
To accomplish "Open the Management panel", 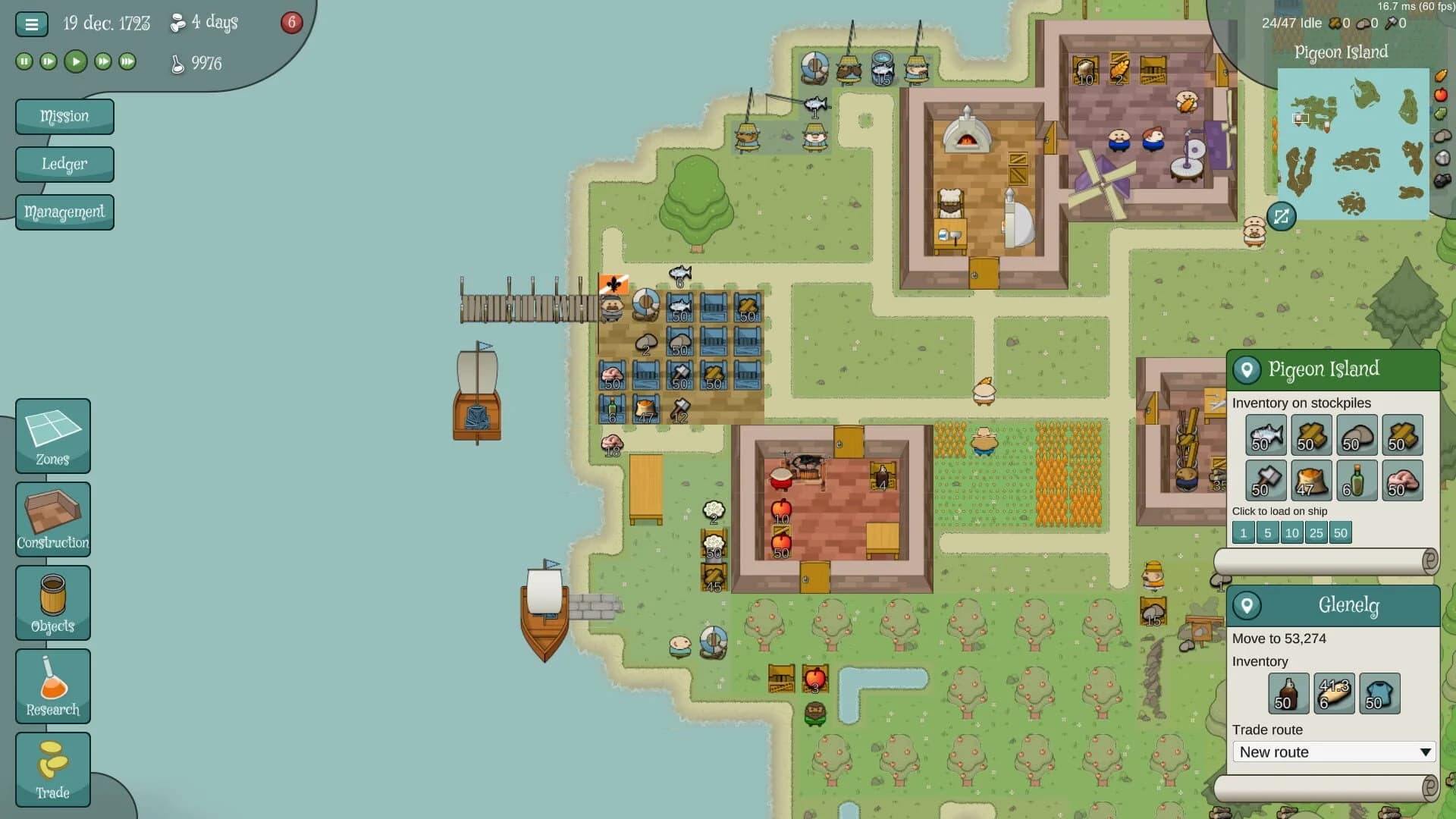I will click(x=64, y=212).
